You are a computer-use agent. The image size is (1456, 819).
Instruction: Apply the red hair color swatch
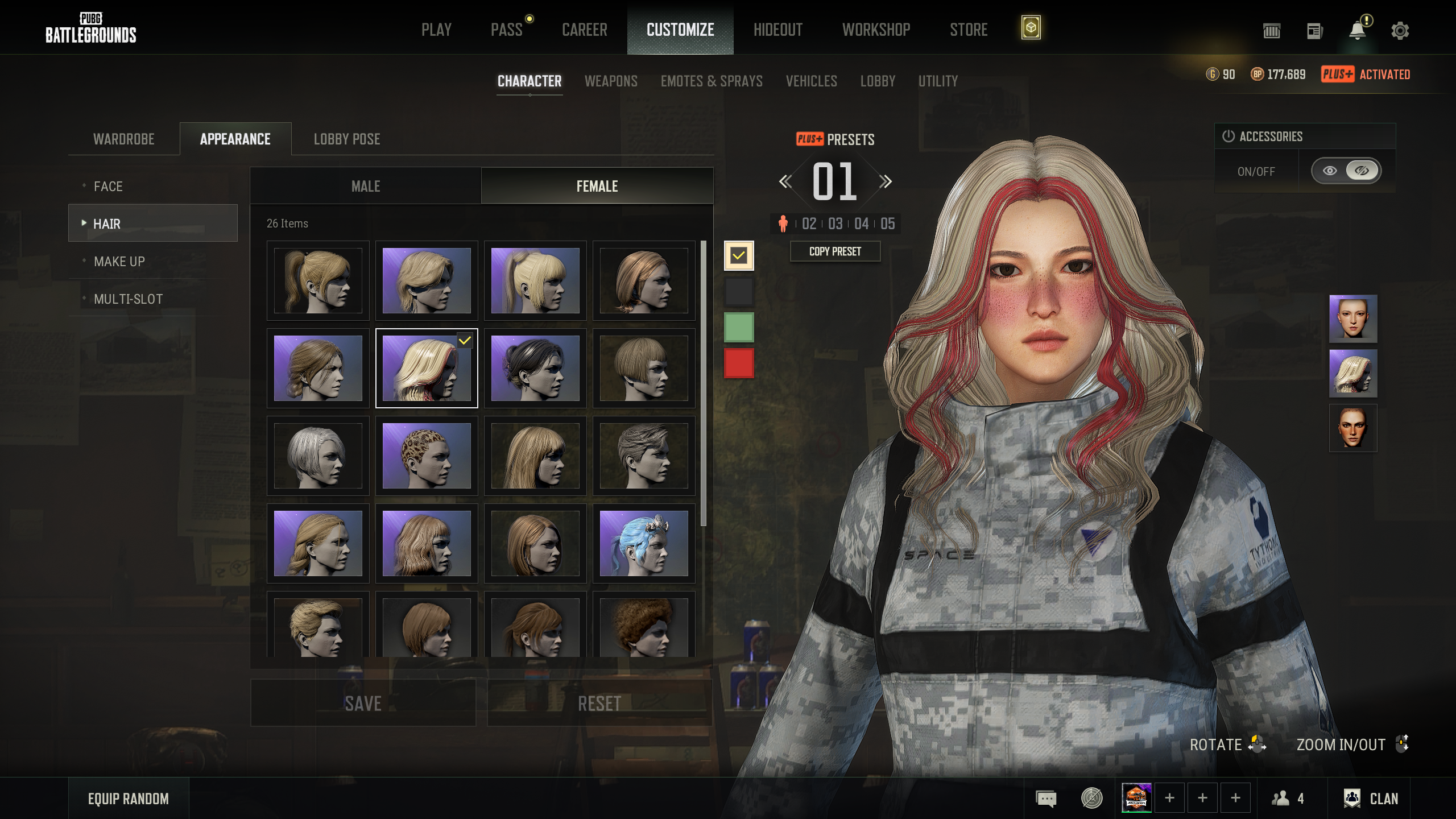click(739, 363)
